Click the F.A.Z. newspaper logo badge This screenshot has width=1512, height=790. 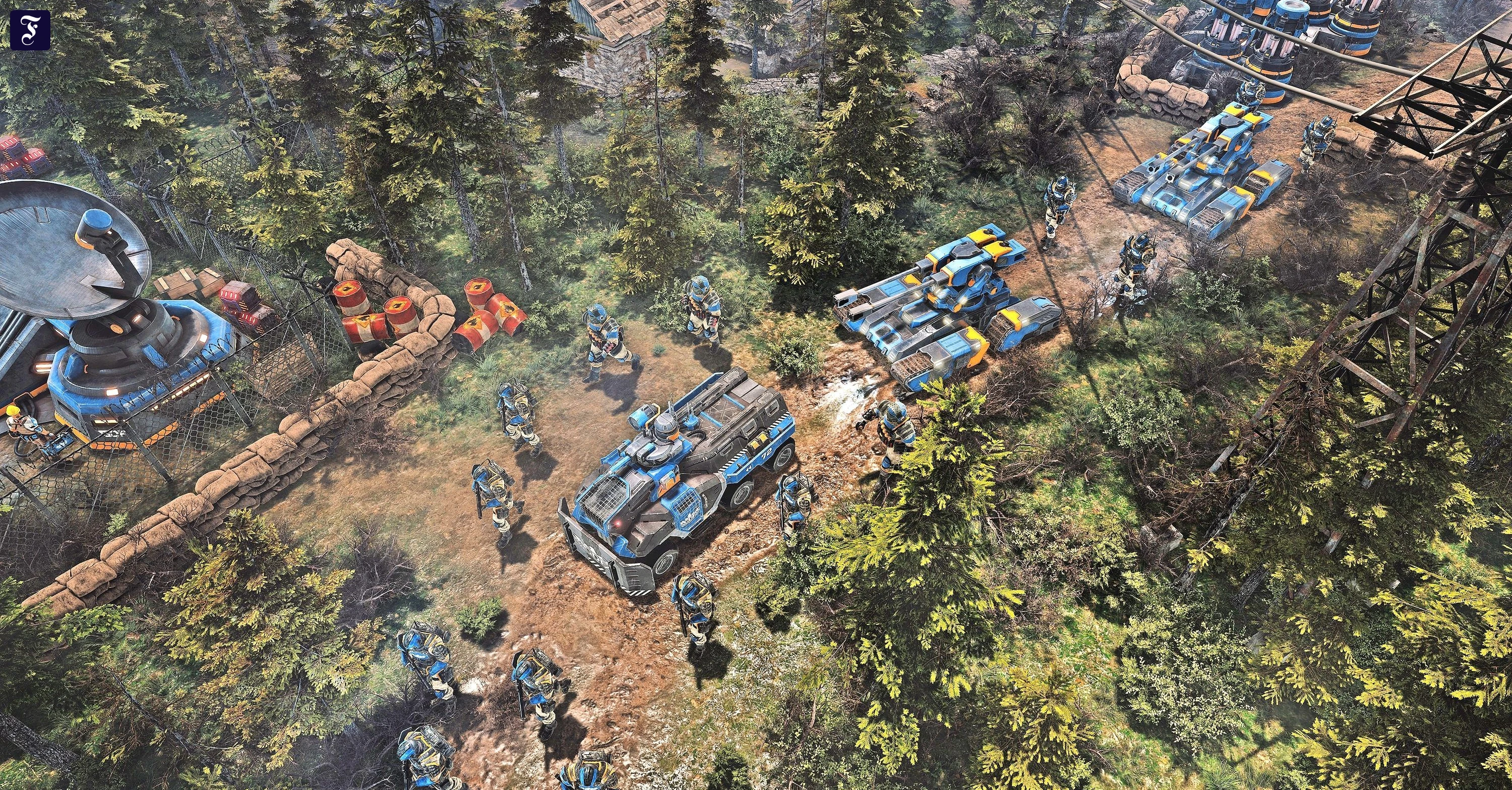click(x=30, y=30)
